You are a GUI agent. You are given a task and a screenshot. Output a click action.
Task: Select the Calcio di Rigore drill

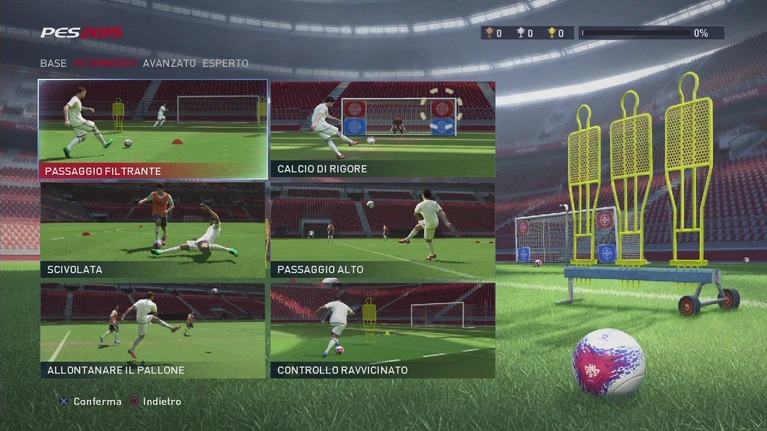point(383,130)
